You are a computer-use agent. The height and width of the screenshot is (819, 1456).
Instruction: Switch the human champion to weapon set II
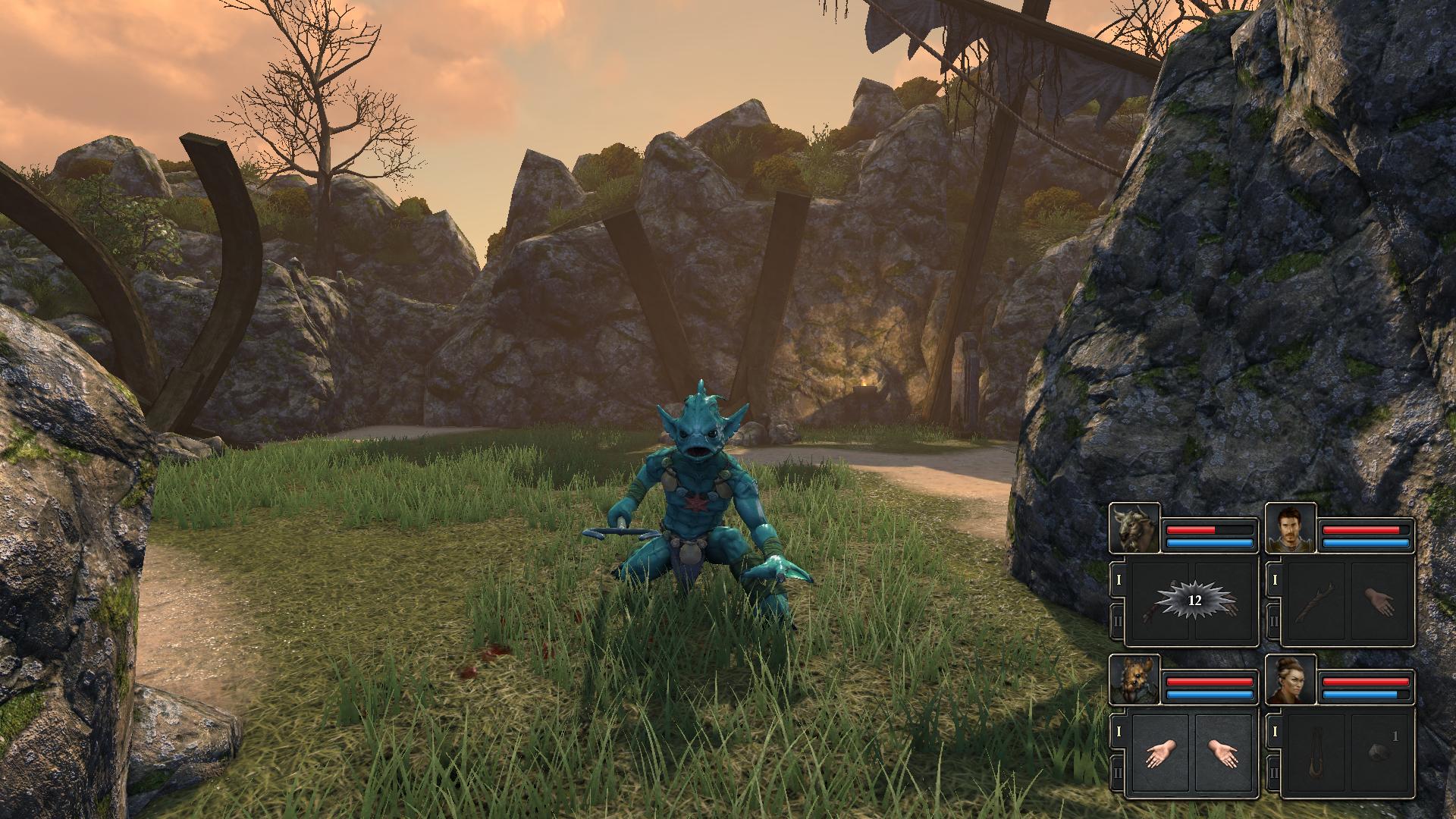(1273, 622)
